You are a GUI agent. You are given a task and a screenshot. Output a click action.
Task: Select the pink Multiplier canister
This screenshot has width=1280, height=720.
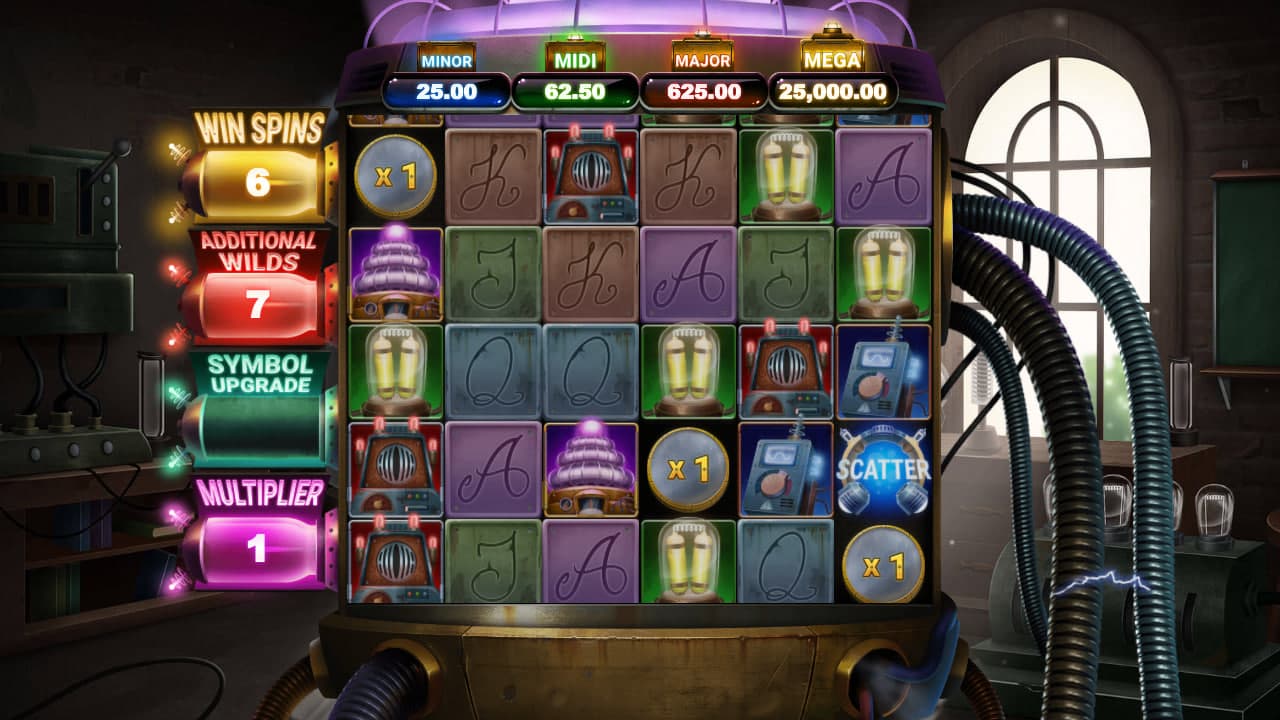(258, 548)
